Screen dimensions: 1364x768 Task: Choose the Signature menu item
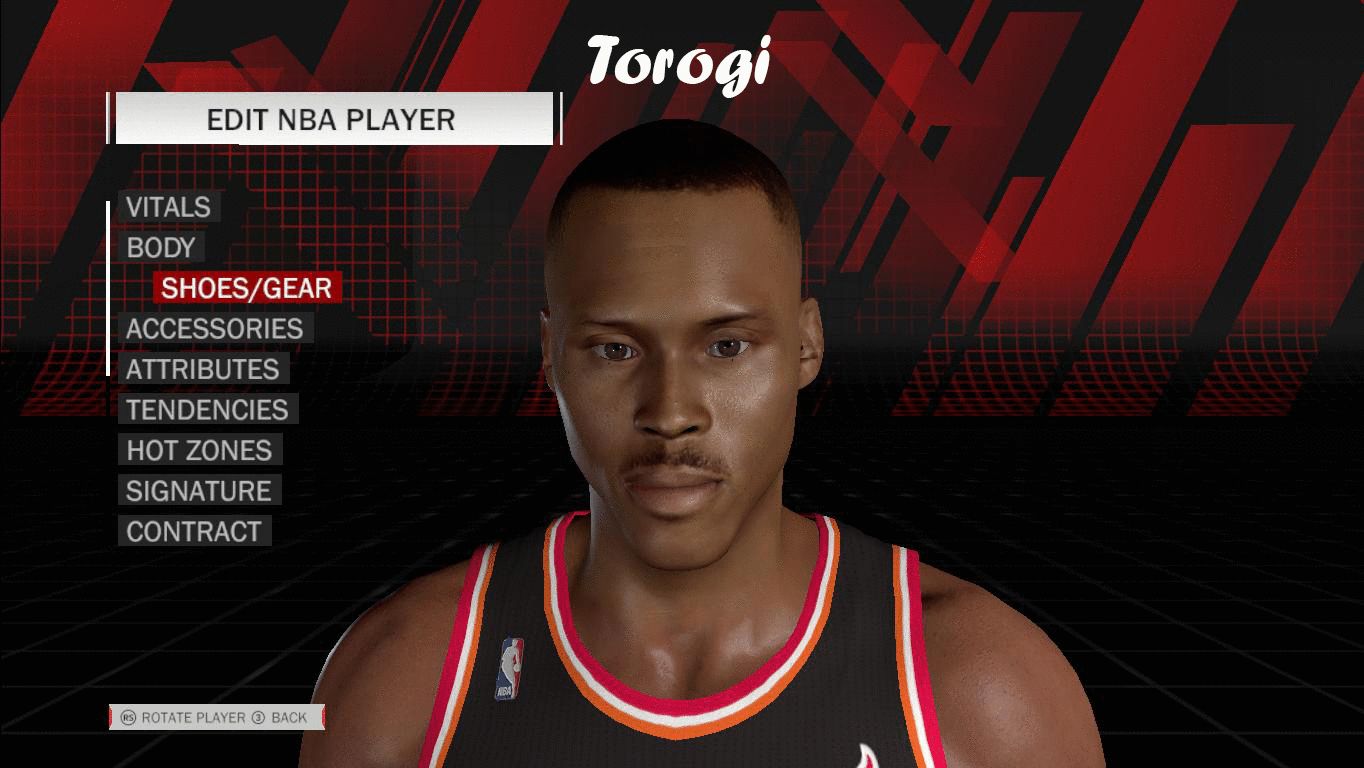coord(198,491)
